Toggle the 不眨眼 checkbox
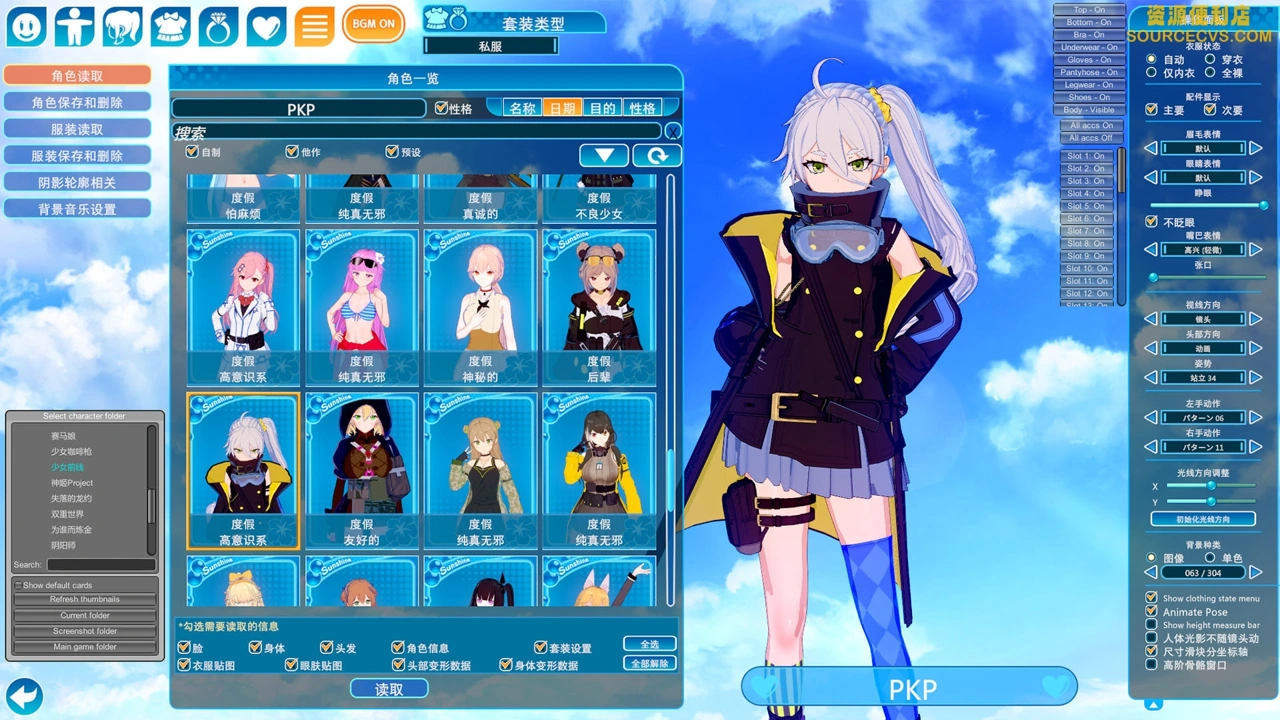Viewport: 1280px width, 720px height. coord(1151,222)
